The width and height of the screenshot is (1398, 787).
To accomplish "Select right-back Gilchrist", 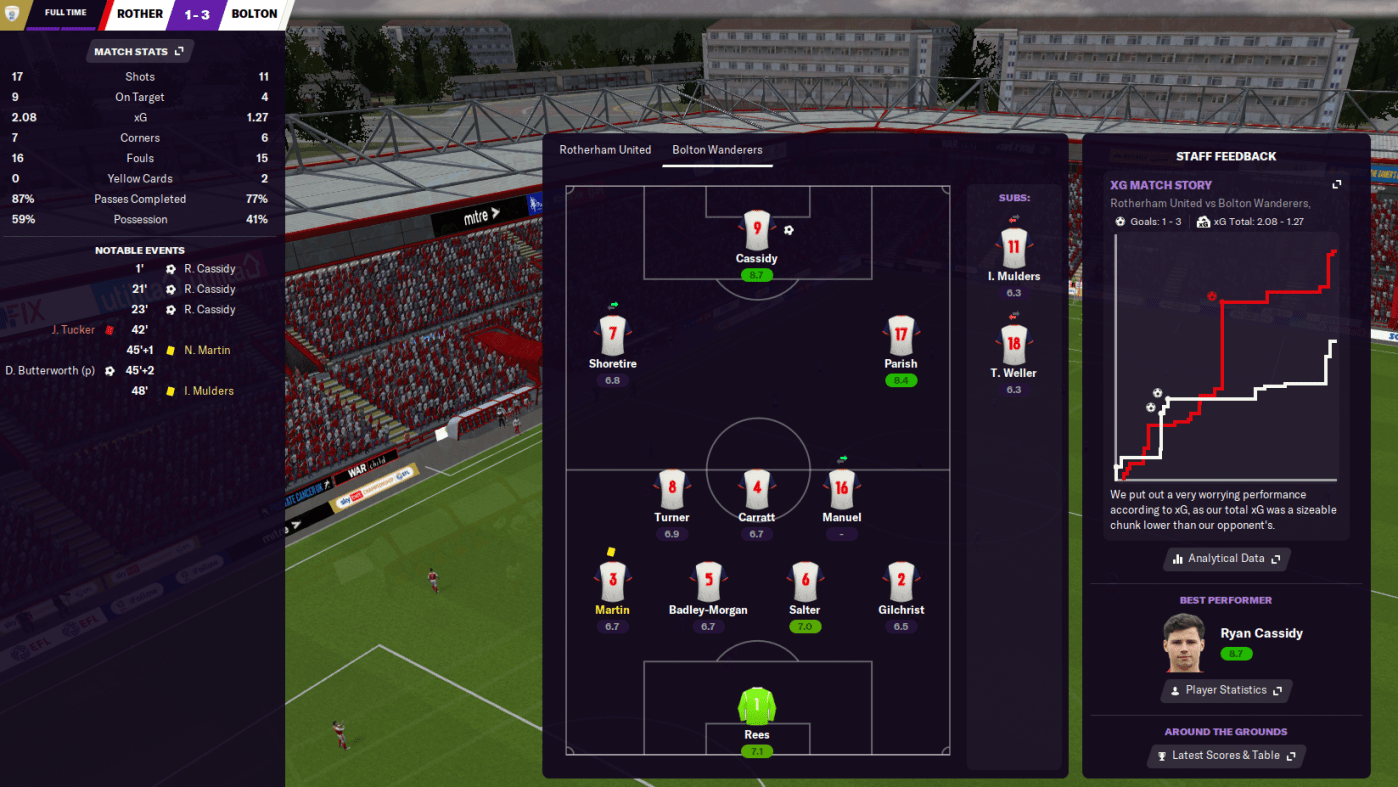I will pyautogui.click(x=900, y=581).
